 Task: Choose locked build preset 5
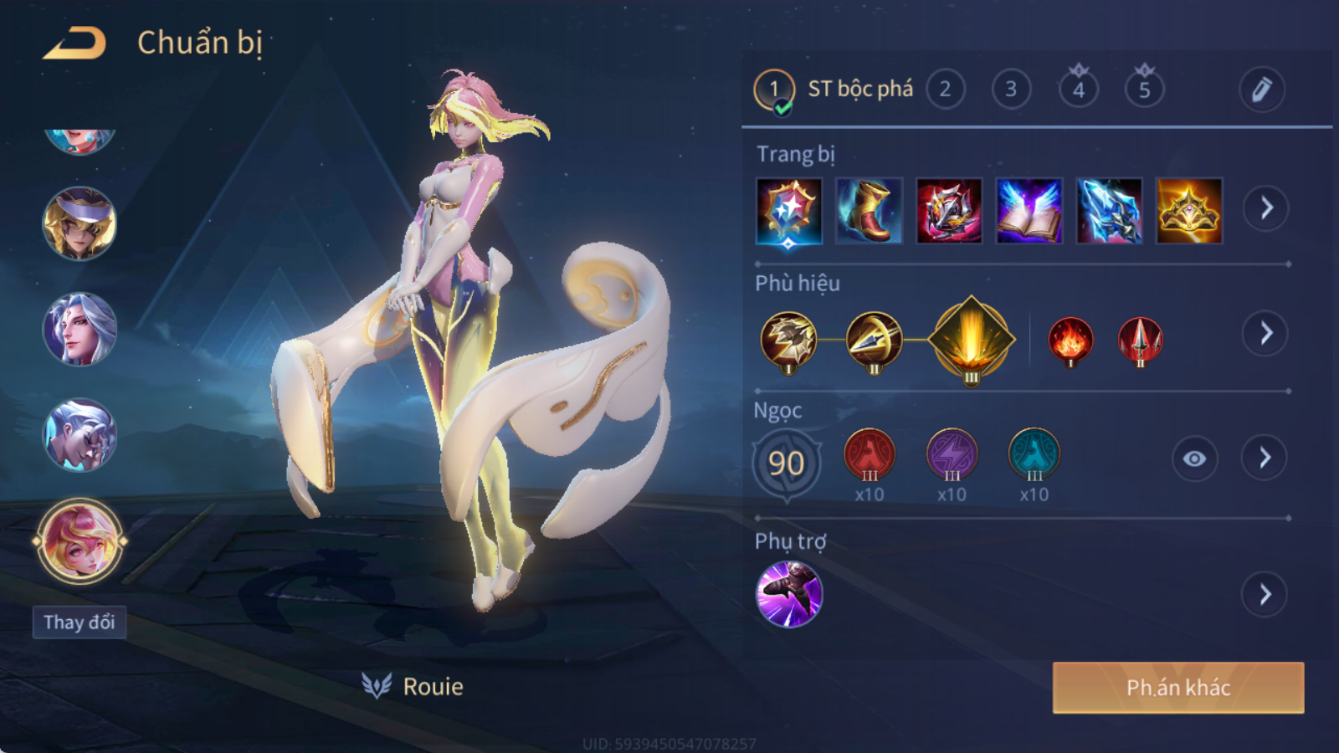(x=1144, y=90)
